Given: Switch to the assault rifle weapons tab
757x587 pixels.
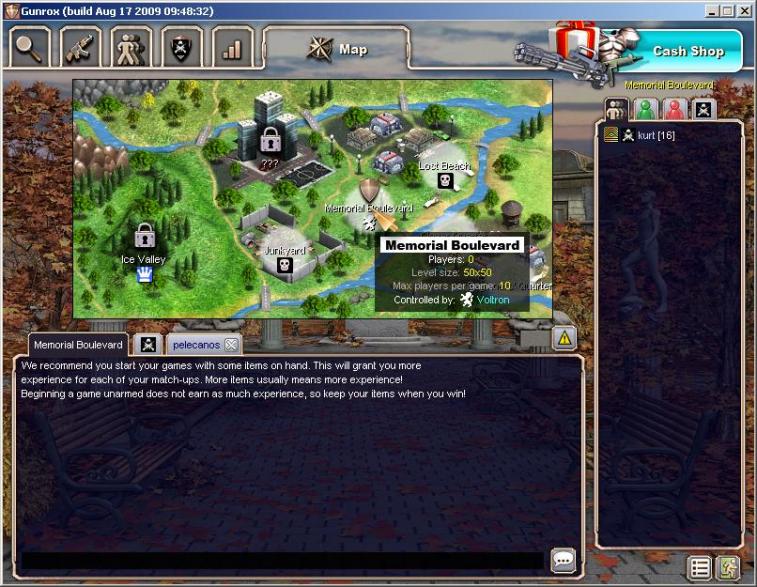Looking at the screenshot, I should [x=80, y=47].
